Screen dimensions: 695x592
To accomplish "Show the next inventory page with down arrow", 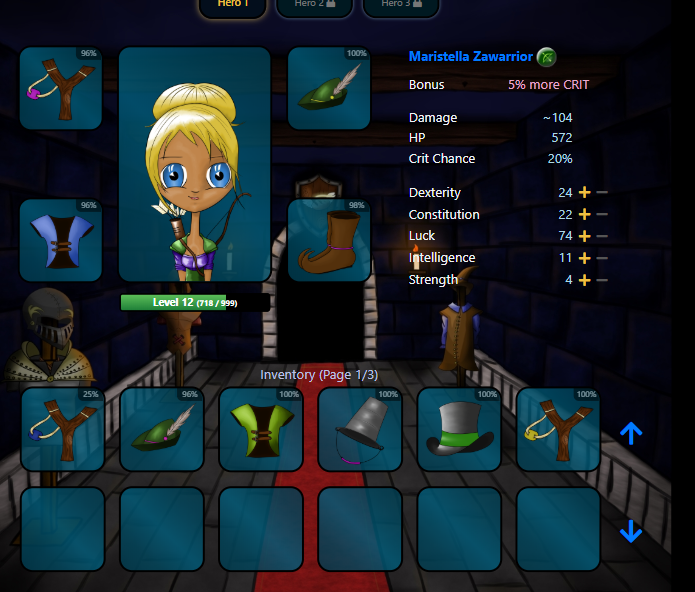I will (631, 531).
